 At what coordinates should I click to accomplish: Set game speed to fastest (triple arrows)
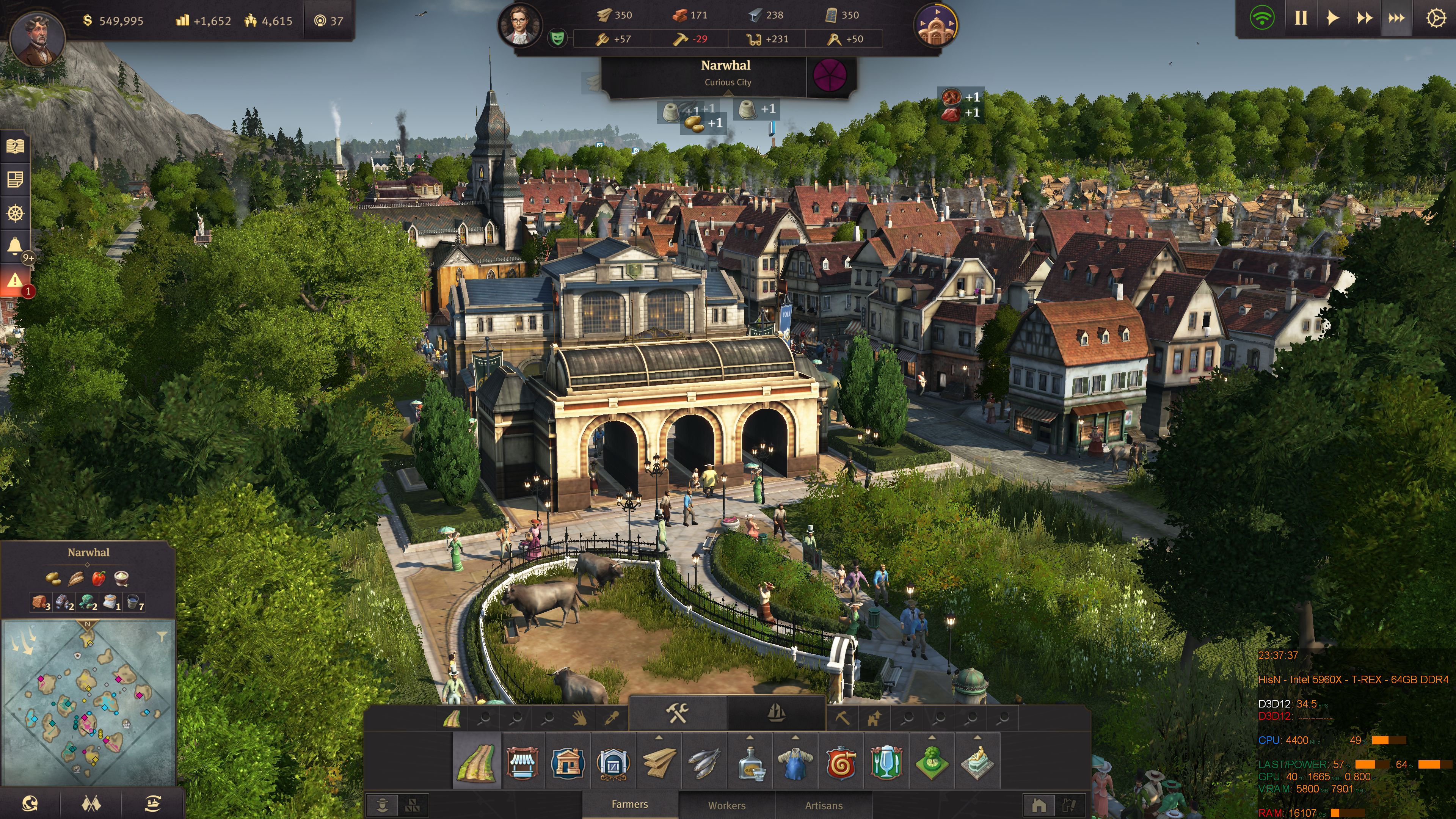click(1396, 19)
